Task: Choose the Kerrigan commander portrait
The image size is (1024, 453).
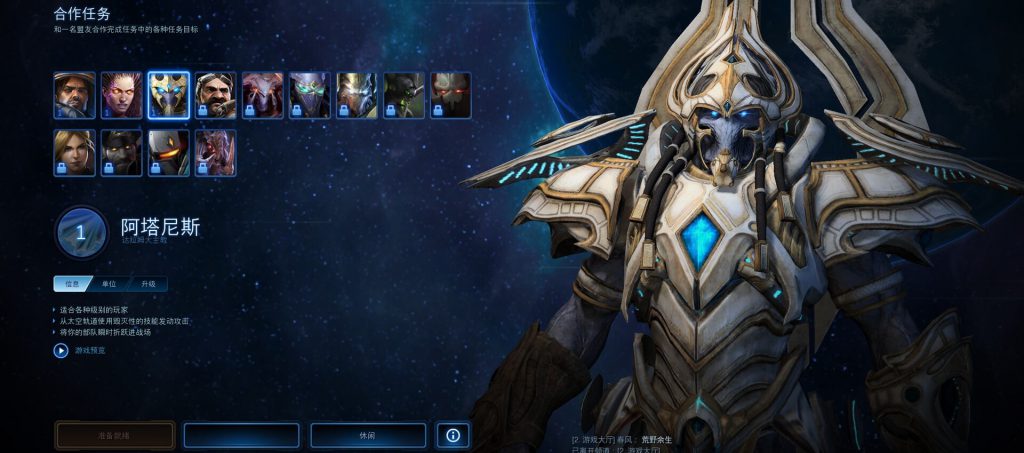Action: click(121, 95)
